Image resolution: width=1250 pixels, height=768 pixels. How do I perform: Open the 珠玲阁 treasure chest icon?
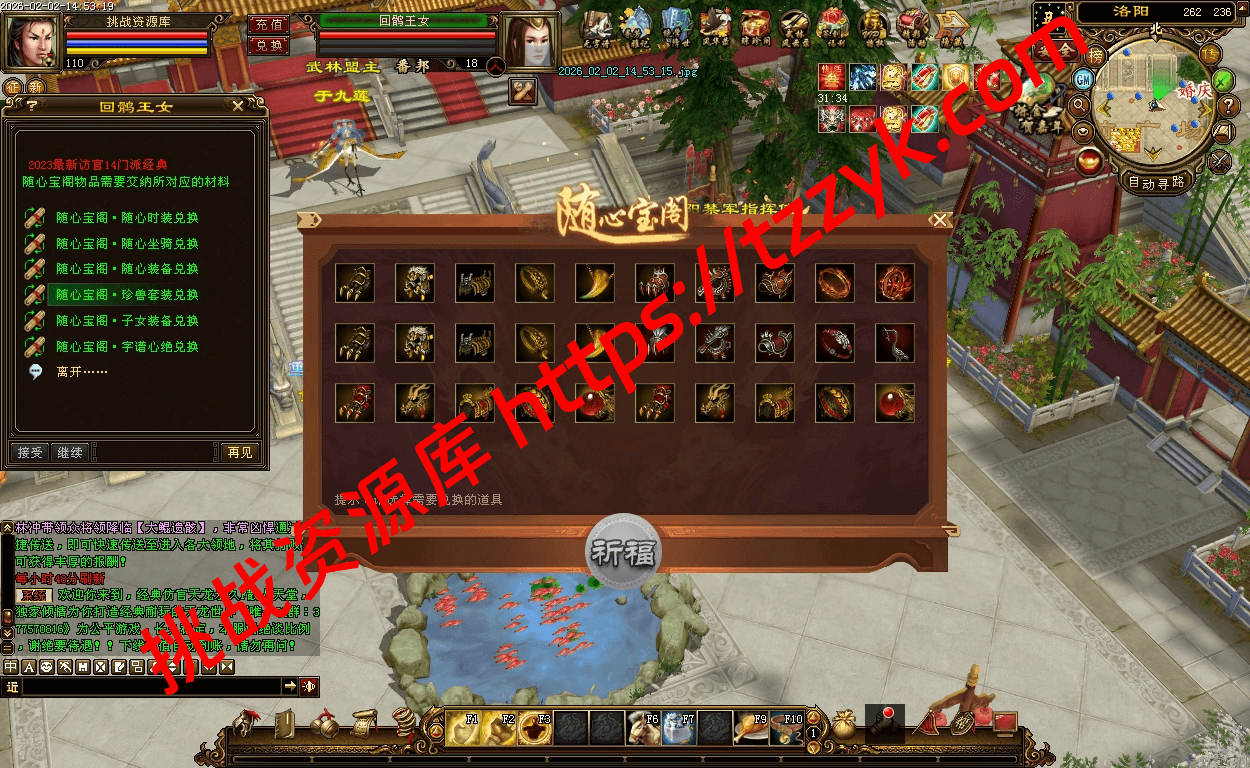pos(755,27)
